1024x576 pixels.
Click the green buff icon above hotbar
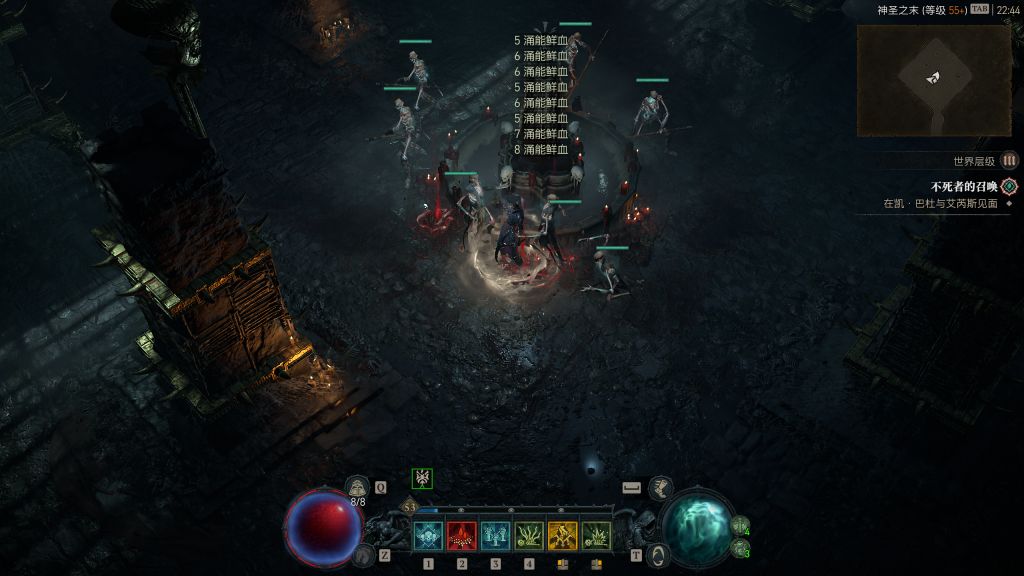(422, 478)
